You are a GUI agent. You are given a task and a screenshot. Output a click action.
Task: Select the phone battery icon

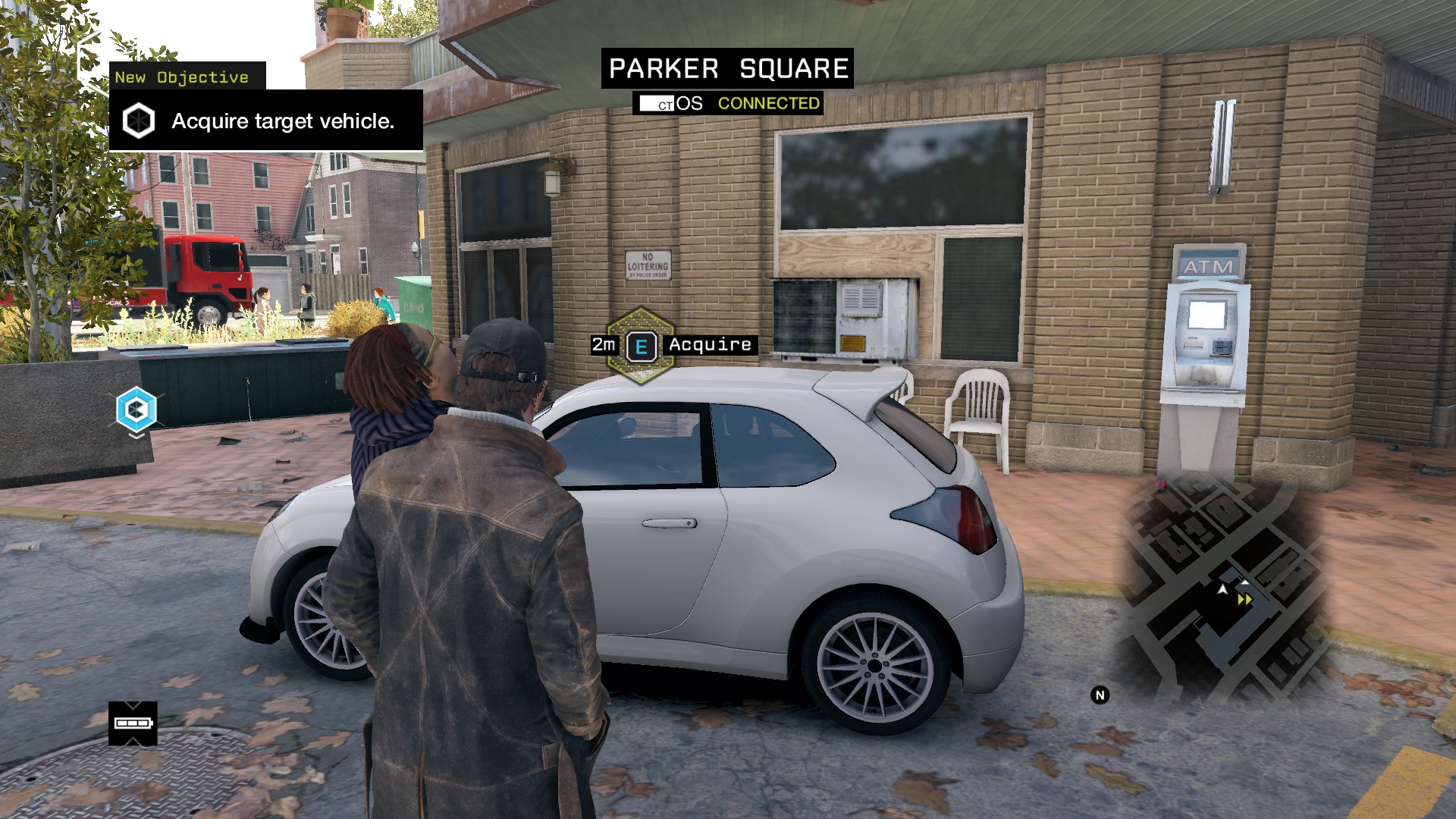133,723
